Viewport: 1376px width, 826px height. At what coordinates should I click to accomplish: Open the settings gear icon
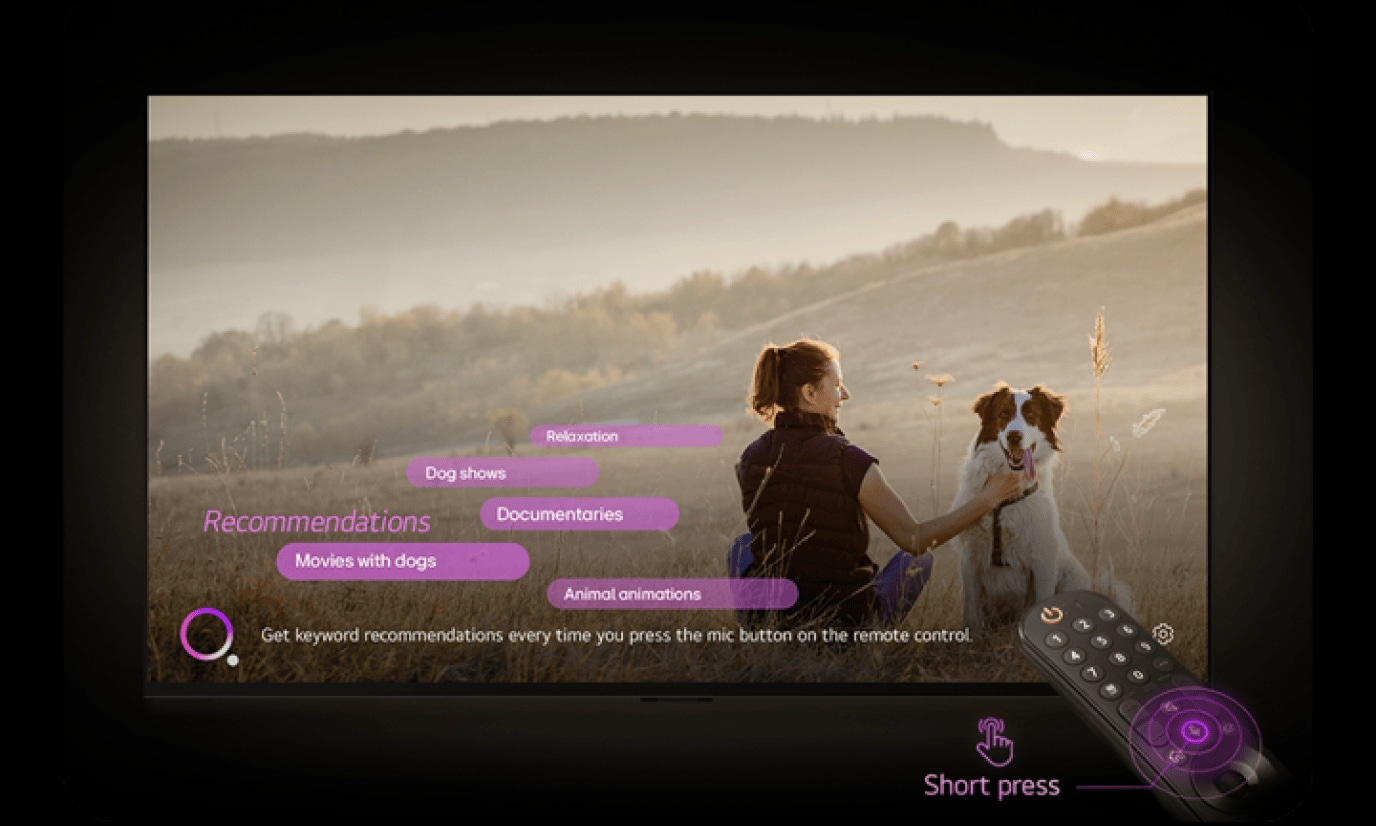pyautogui.click(x=1163, y=634)
